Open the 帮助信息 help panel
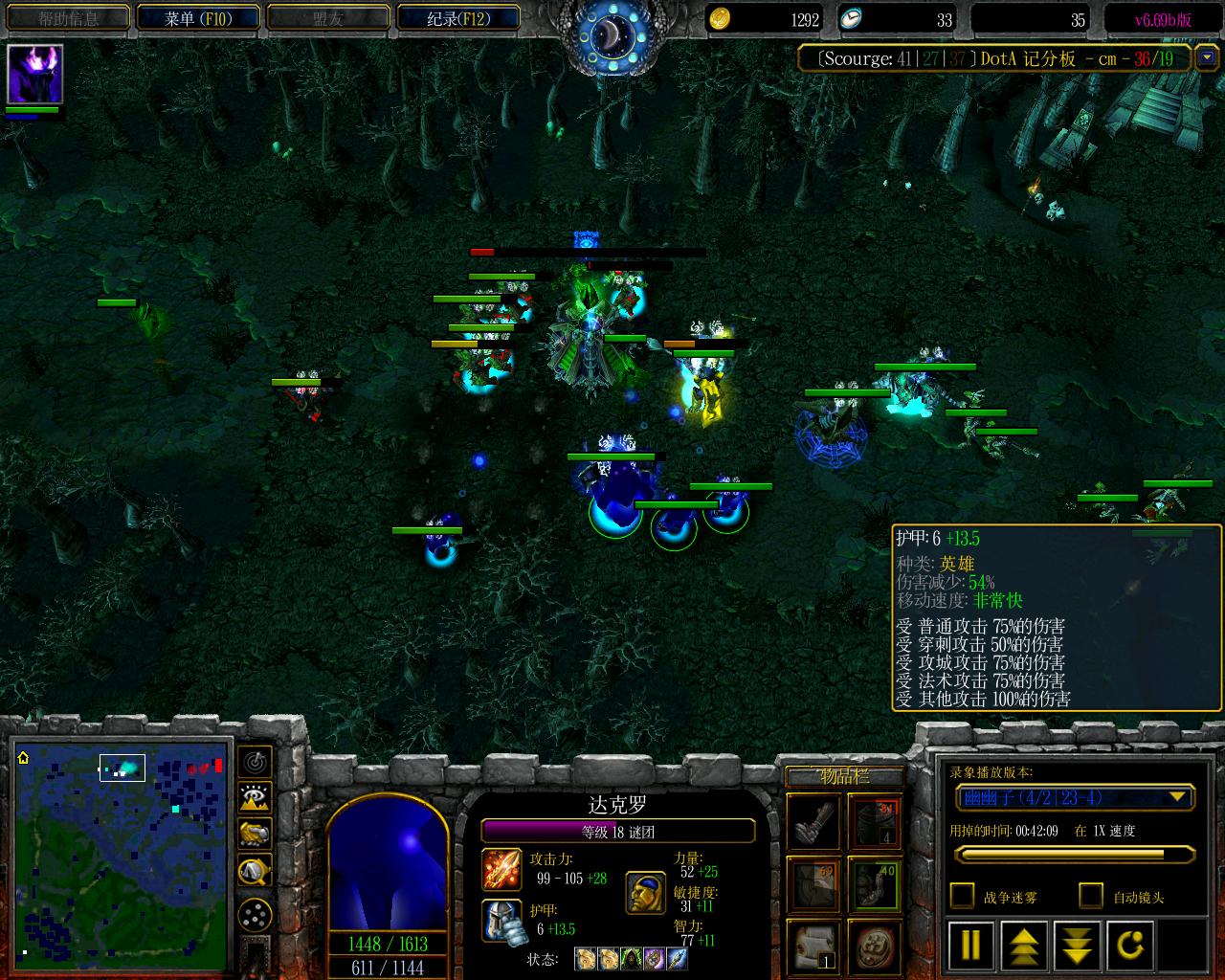This screenshot has height=980, width=1225. [x=69, y=18]
